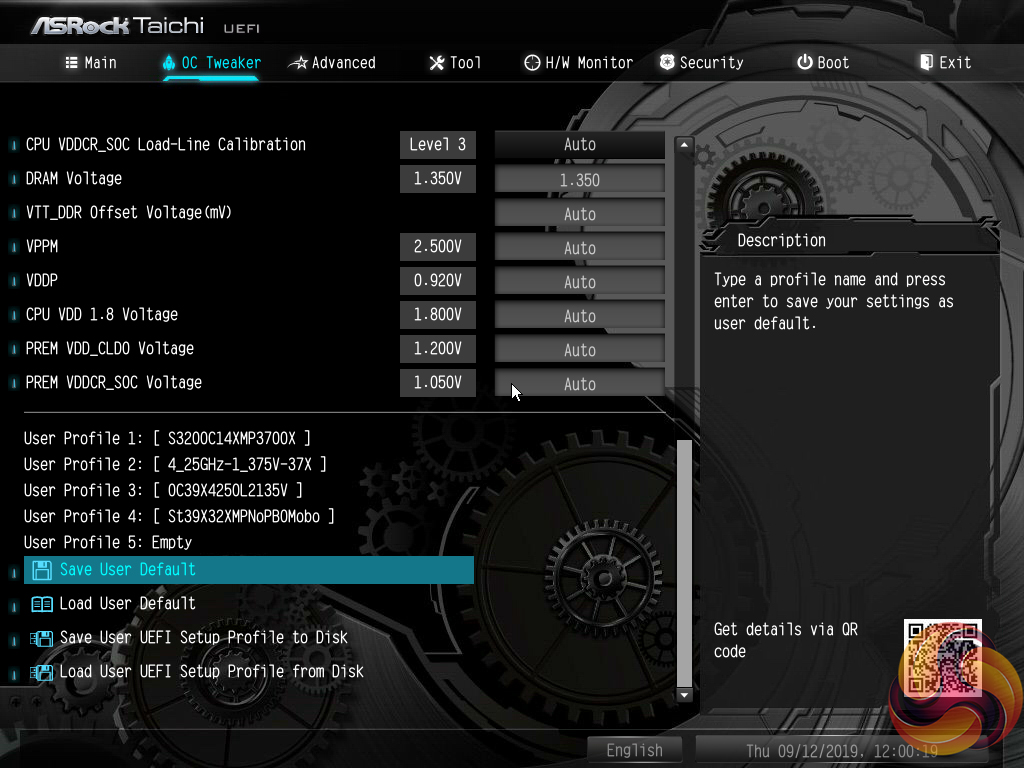Switch to the Main tab

coord(91,62)
